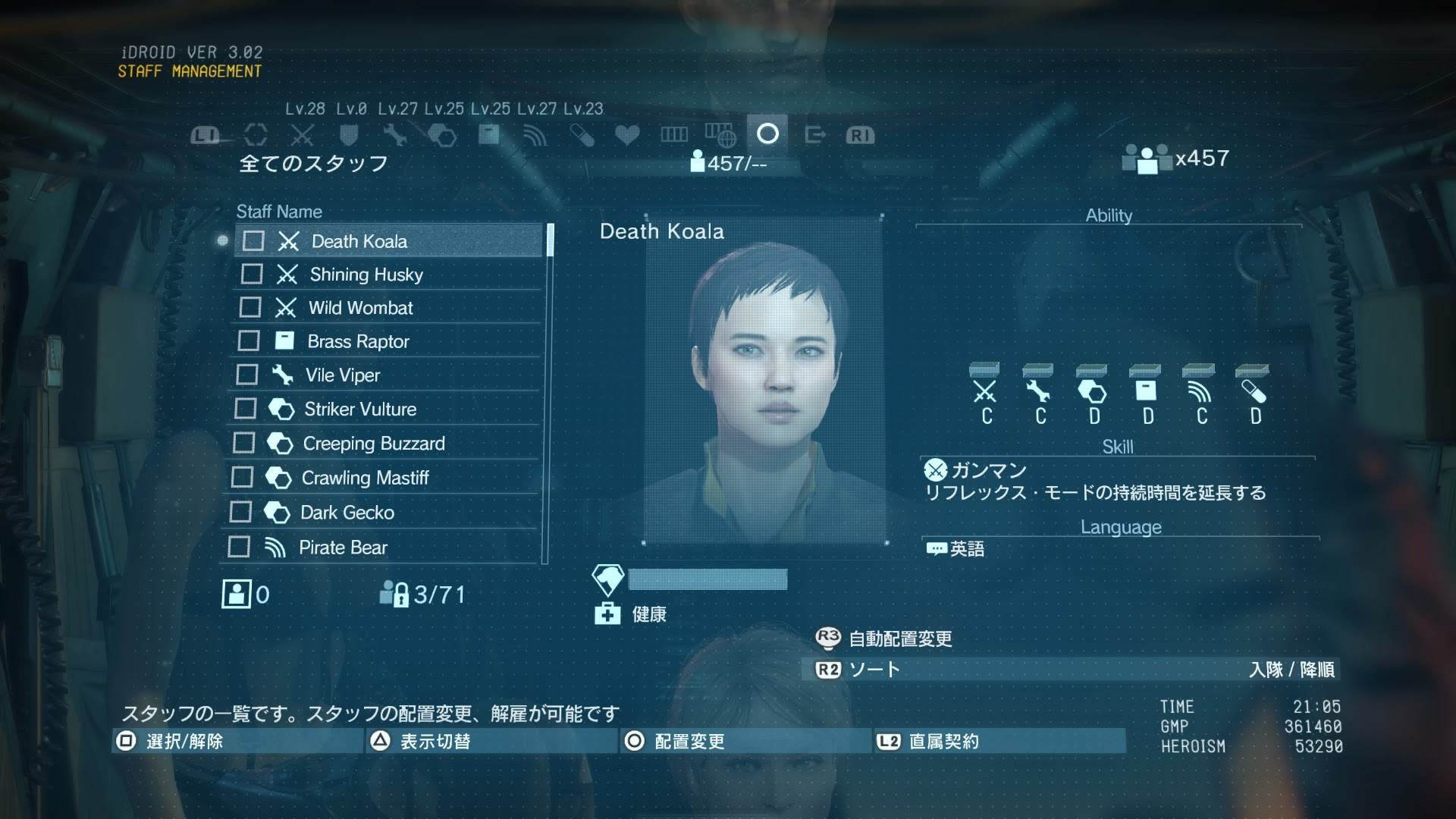The height and width of the screenshot is (819, 1456).
Task: Check Shining Husky's selection checkbox
Action: (x=251, y=275)
